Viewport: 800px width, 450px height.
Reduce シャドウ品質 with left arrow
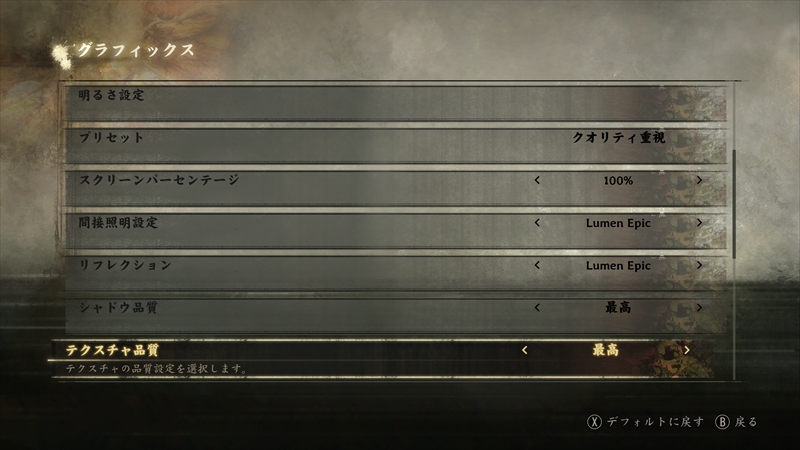coord(538,307)
